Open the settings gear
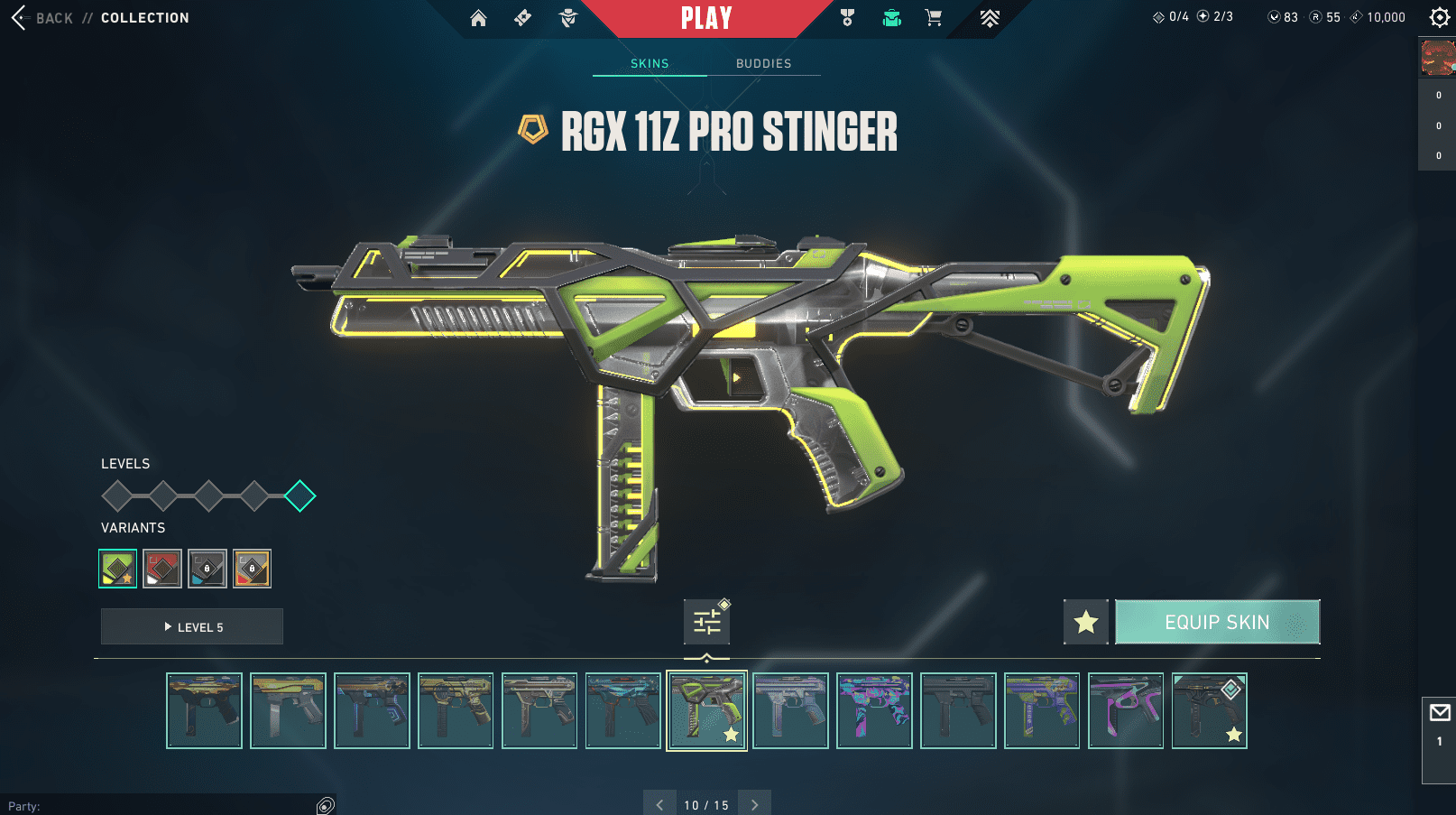This screenshot has width=1456, height=815. coord(1439,17)
